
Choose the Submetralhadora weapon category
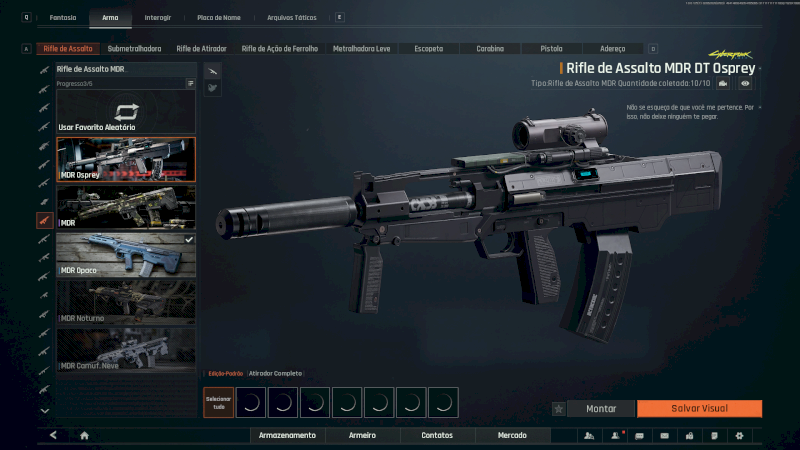pos(134,48)
